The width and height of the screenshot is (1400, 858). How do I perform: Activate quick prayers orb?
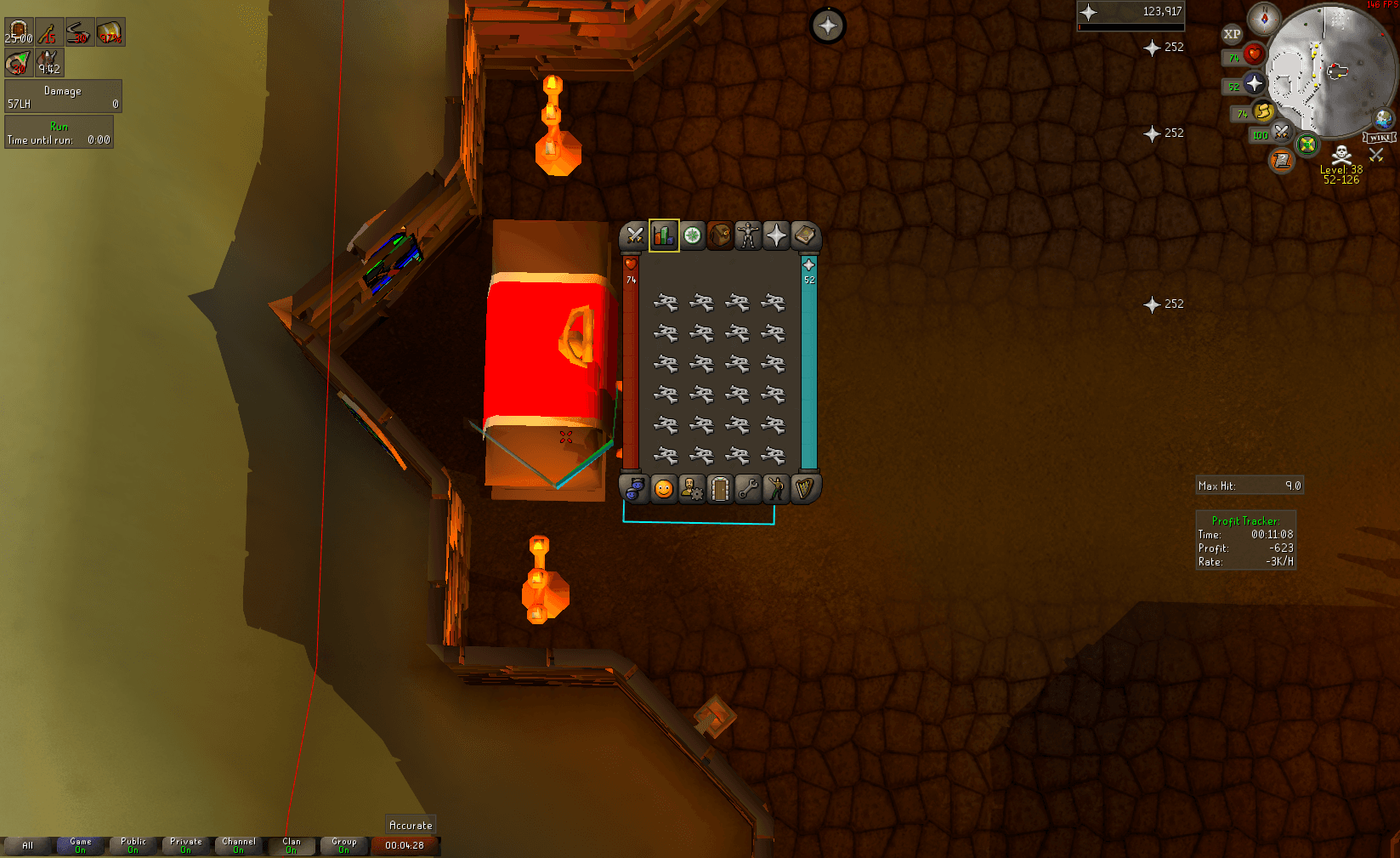1255,83
